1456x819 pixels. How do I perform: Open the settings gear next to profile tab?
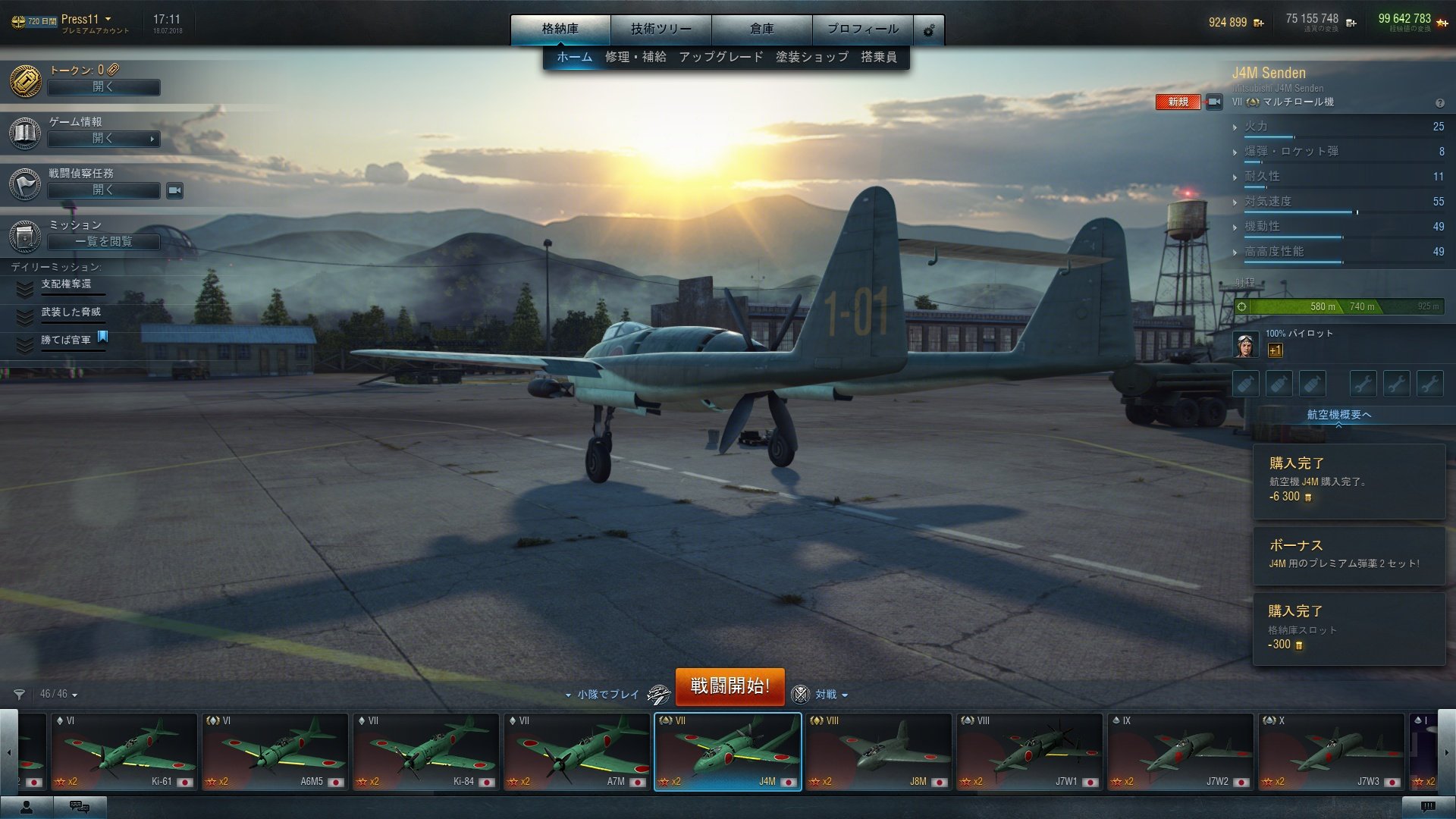(x=927, y=29)
